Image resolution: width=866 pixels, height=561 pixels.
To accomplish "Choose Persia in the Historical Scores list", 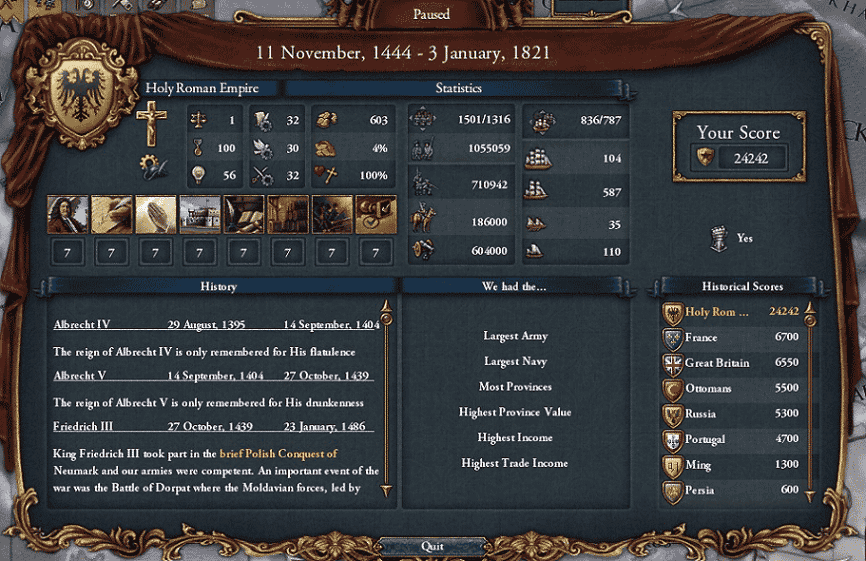I will pyautogui.click(x=735, y=490).
